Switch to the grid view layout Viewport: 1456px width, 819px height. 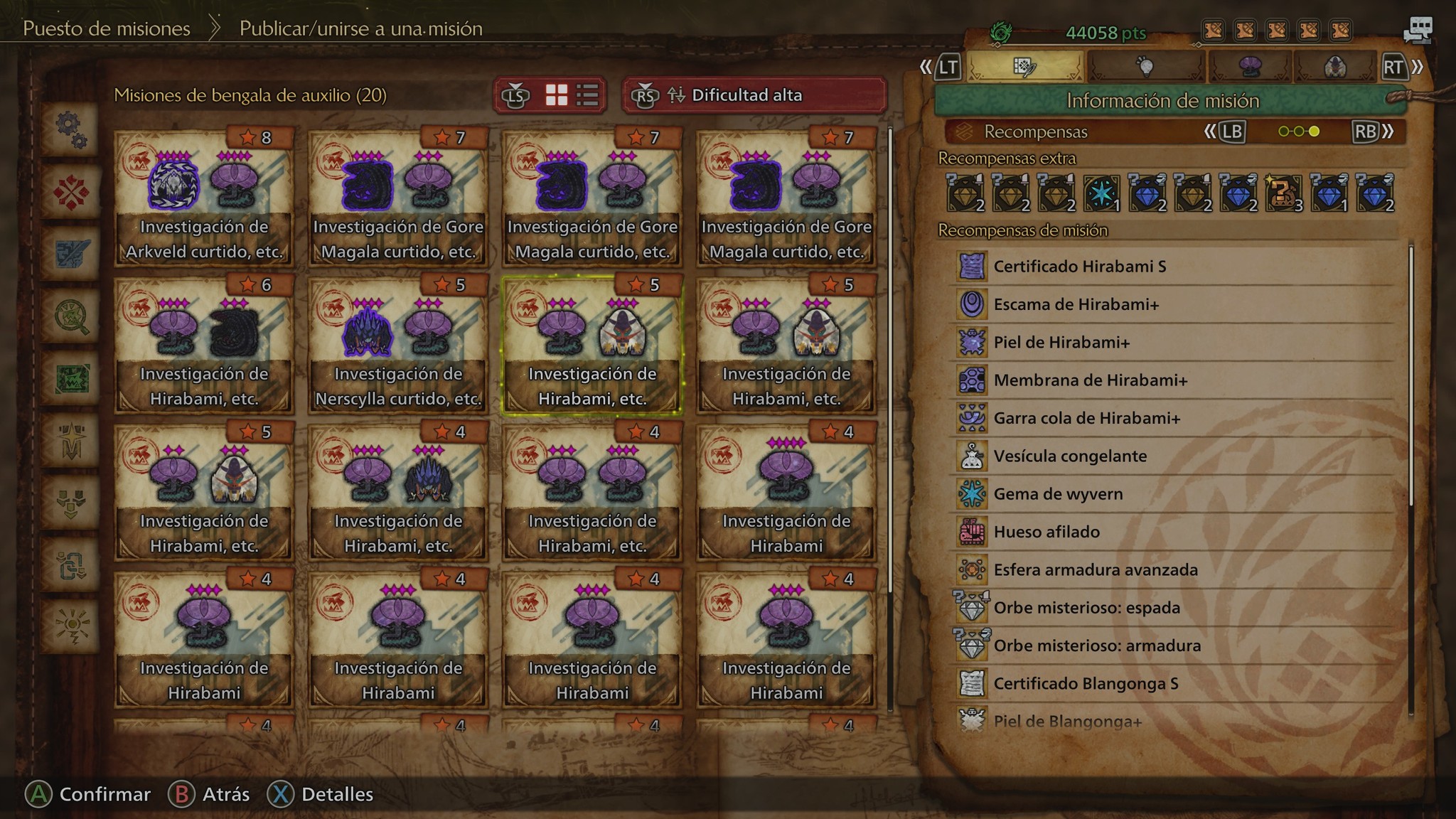pos(556,95)
